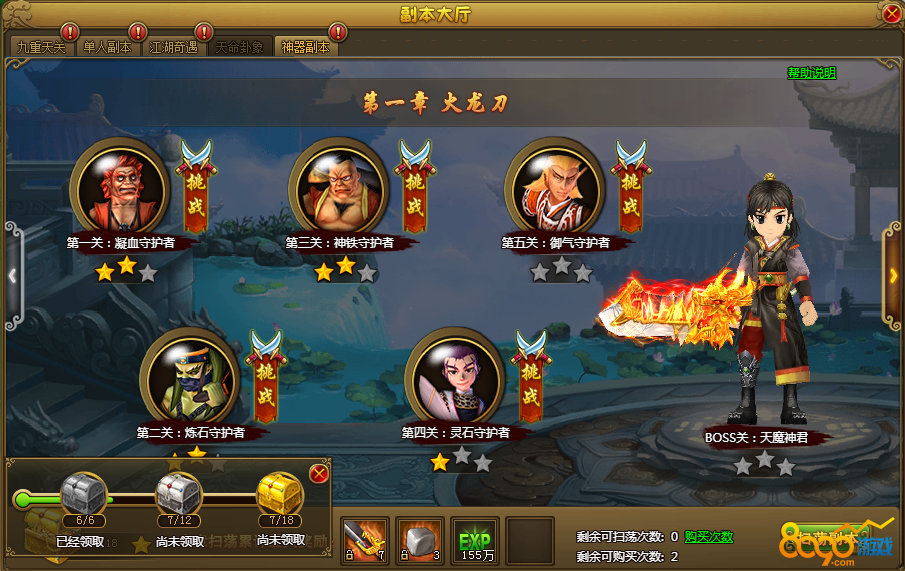Claim the 7/18 gold chest reward
The image size is (905, 571).
pyautogui.click(x=280, y=496)
